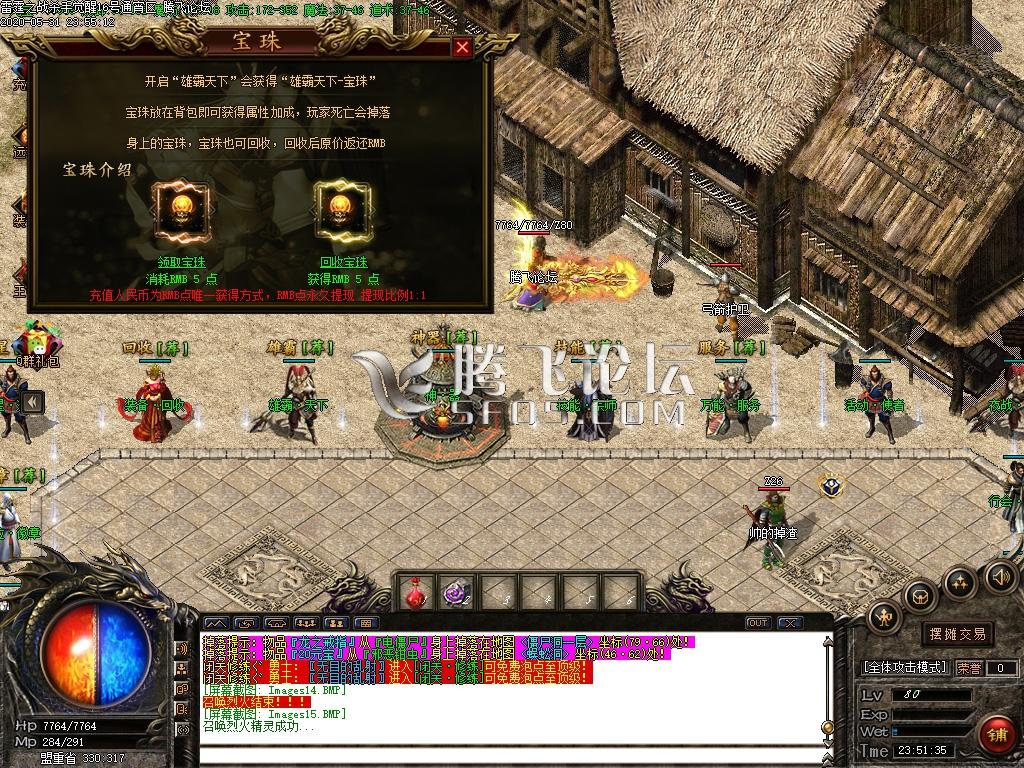Click into the chat log box
Screen dimensions: 1024x768
click(x=500, y=690)
